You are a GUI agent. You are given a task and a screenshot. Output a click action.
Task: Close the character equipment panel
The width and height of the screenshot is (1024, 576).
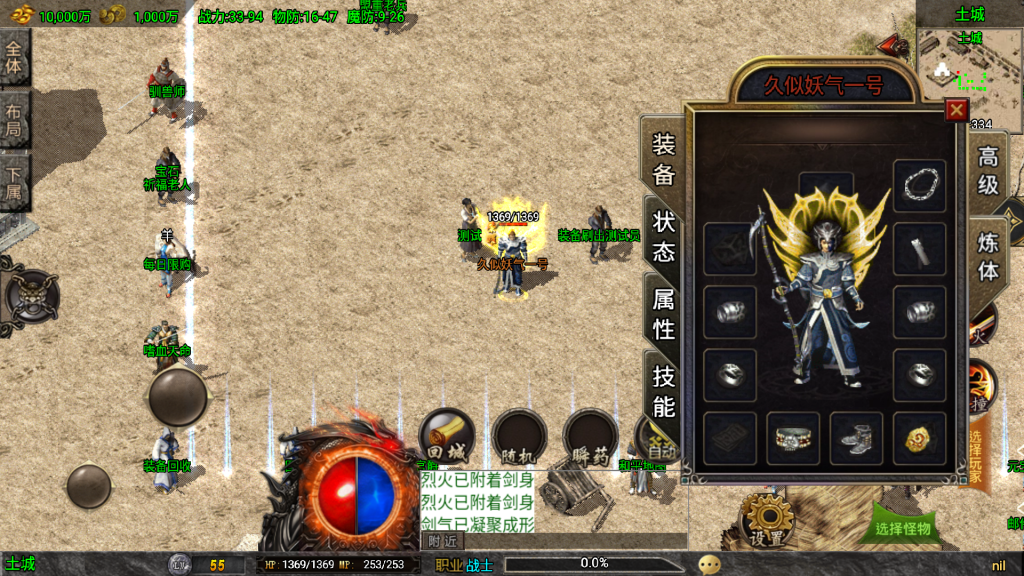pyautogui.click(x=957, y=110)
